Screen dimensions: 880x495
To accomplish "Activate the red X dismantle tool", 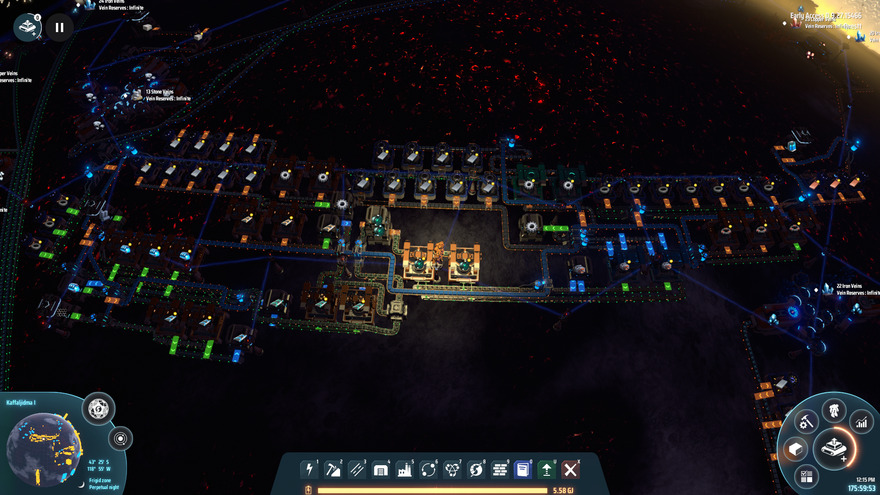I will coord(571,469).
